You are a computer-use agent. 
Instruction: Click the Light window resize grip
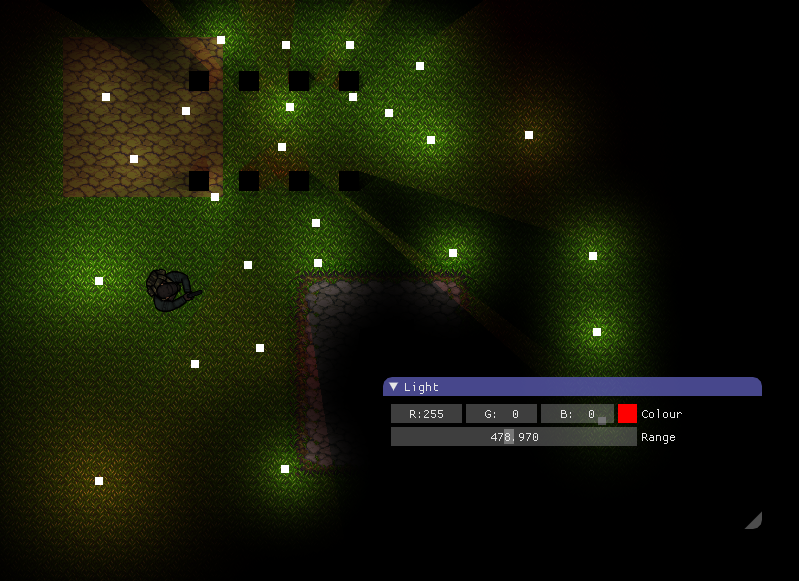coord(754,520)
